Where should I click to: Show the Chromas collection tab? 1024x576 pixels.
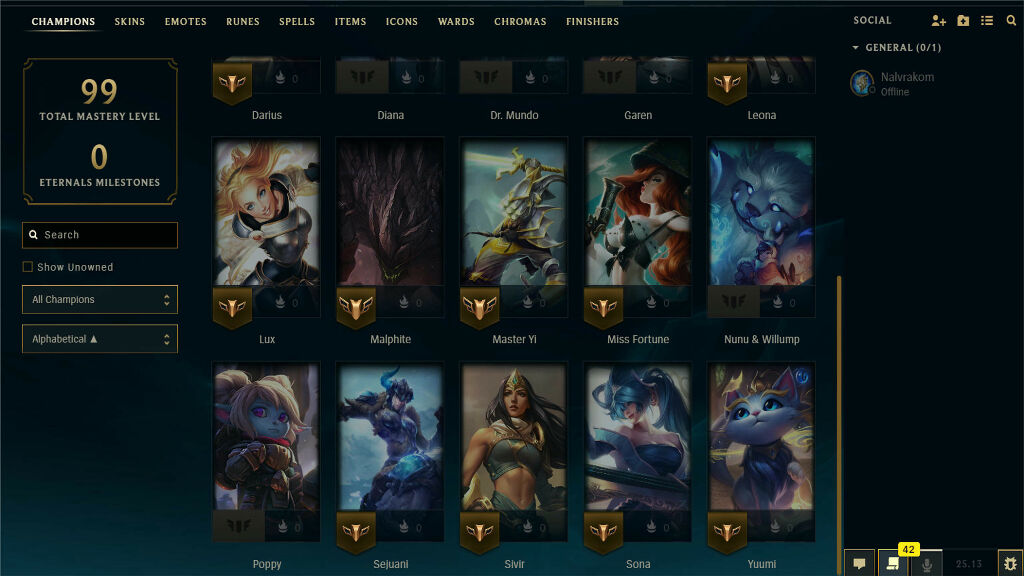[520, 21]
